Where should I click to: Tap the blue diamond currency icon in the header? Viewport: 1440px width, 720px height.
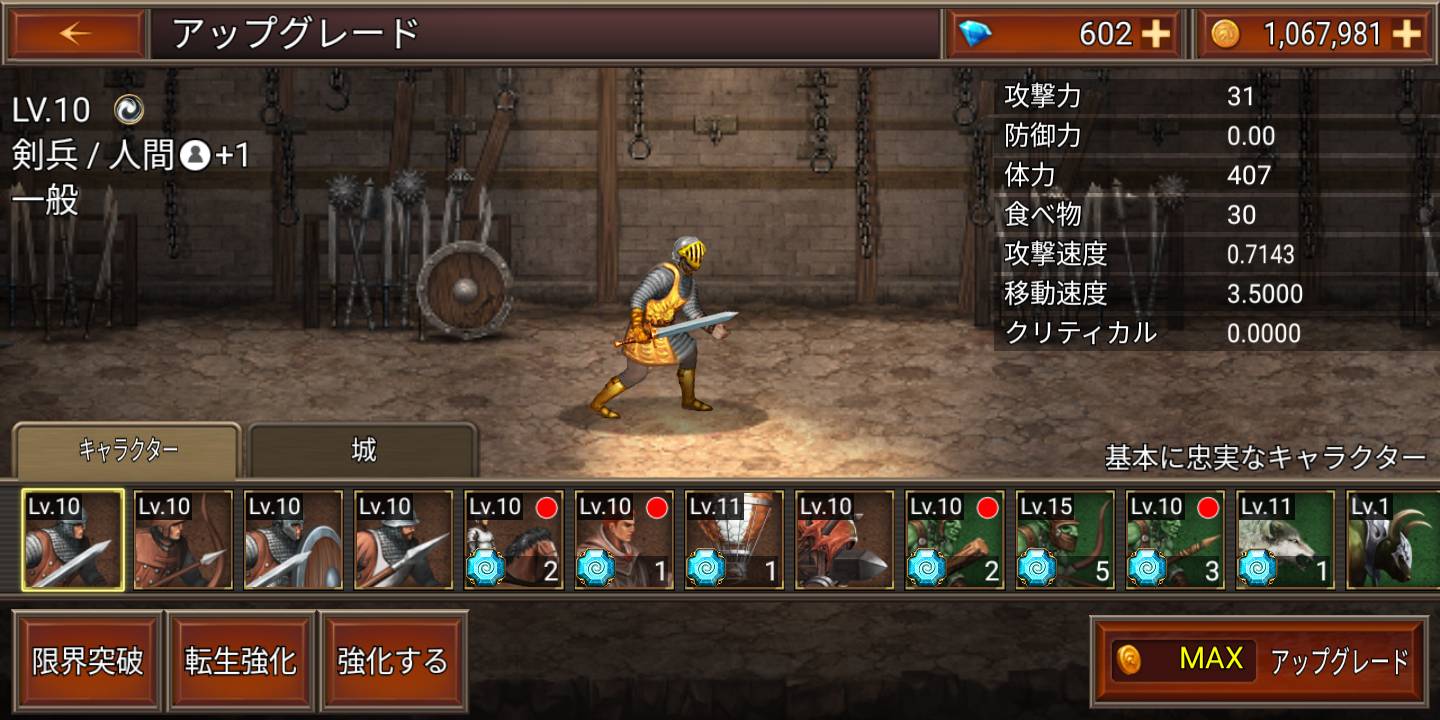pyautogui.click(x=973, y=33)
